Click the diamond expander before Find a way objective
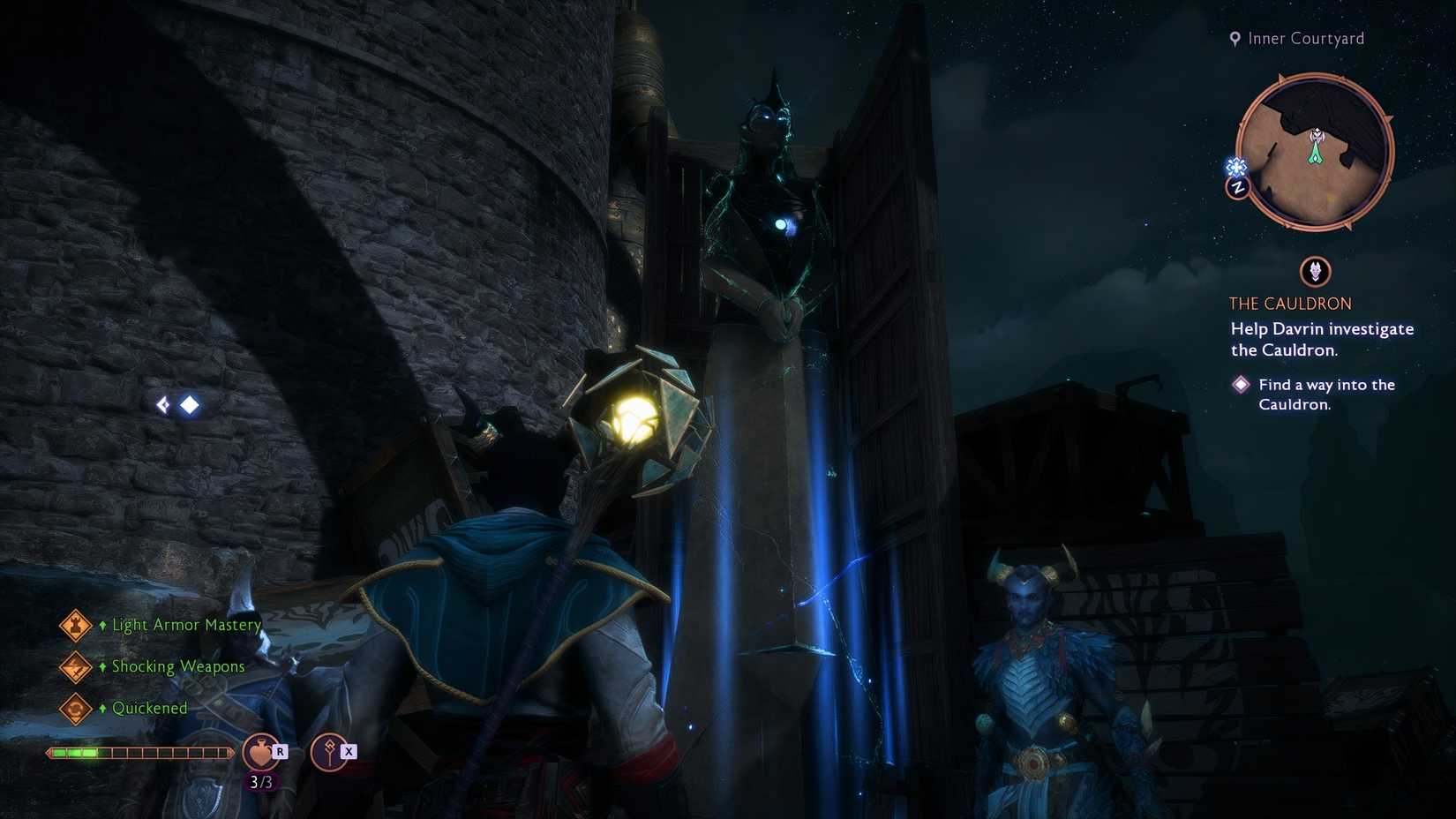 pos(1240,385)
